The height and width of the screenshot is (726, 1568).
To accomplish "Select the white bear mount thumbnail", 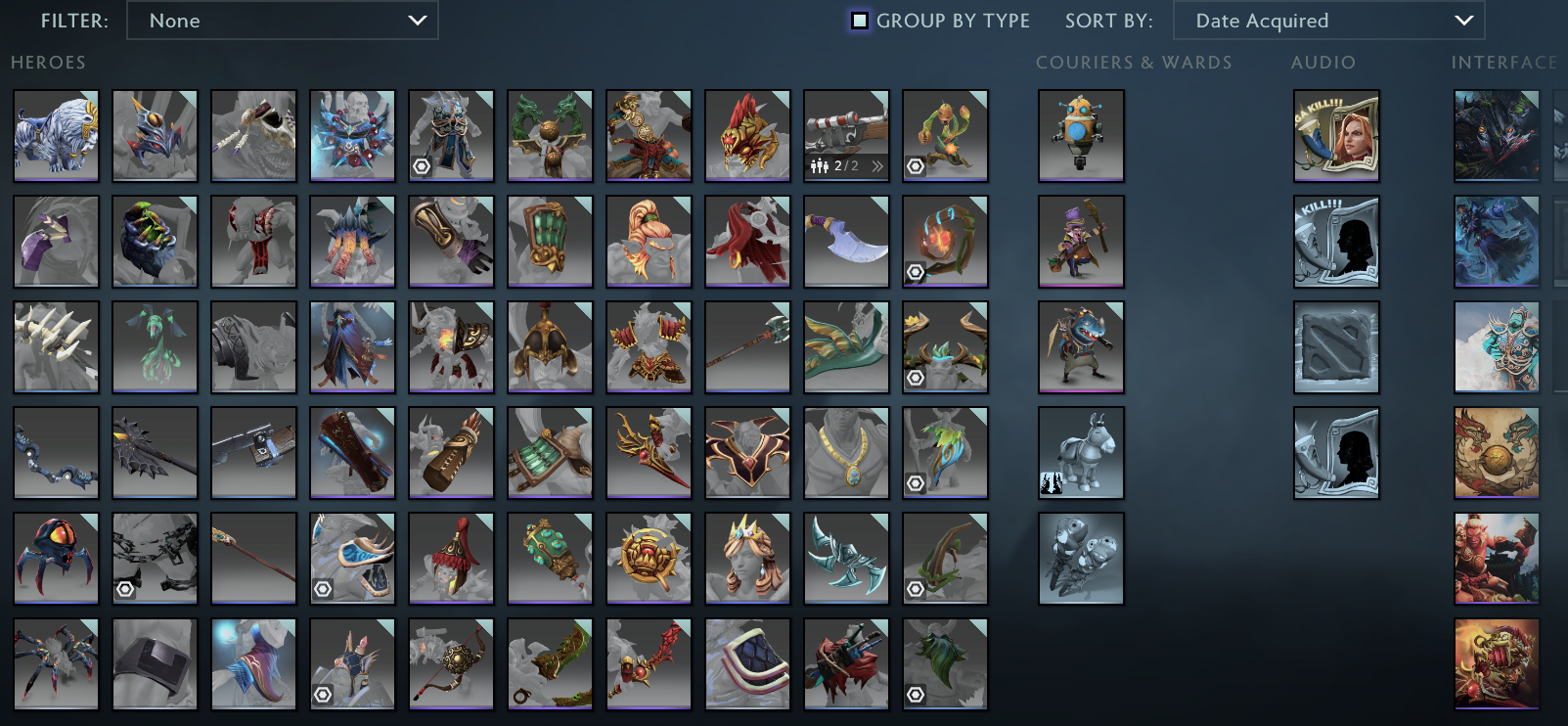I will [x=56, y=135].
